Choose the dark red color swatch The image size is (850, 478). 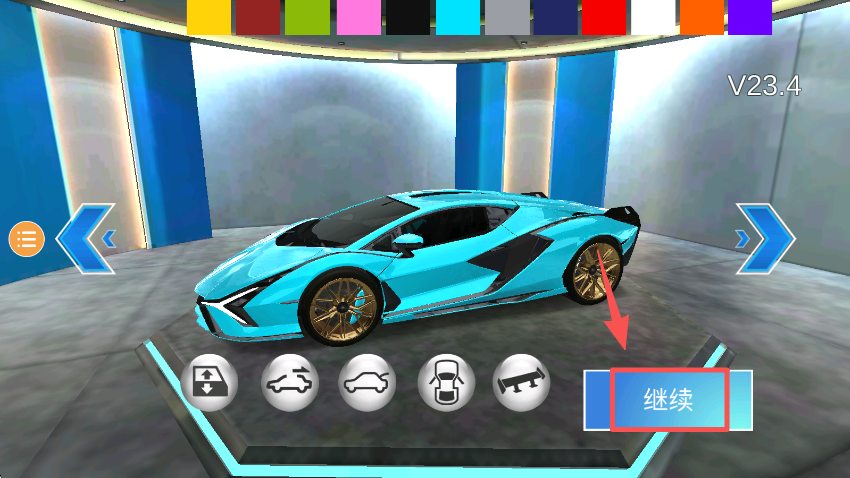[x=258, y=17]
